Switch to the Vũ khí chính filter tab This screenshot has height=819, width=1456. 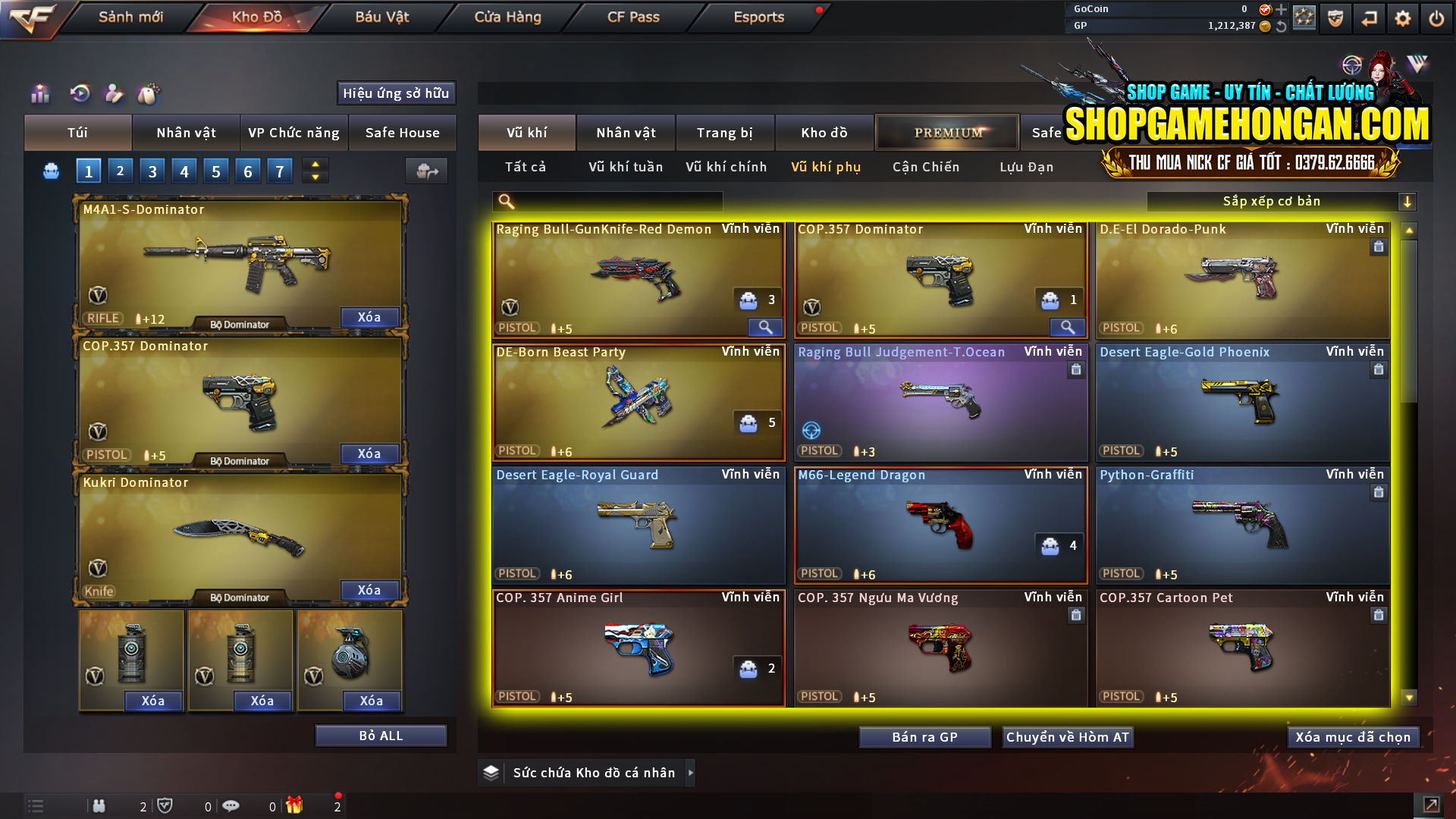click(x=724, y=167)
